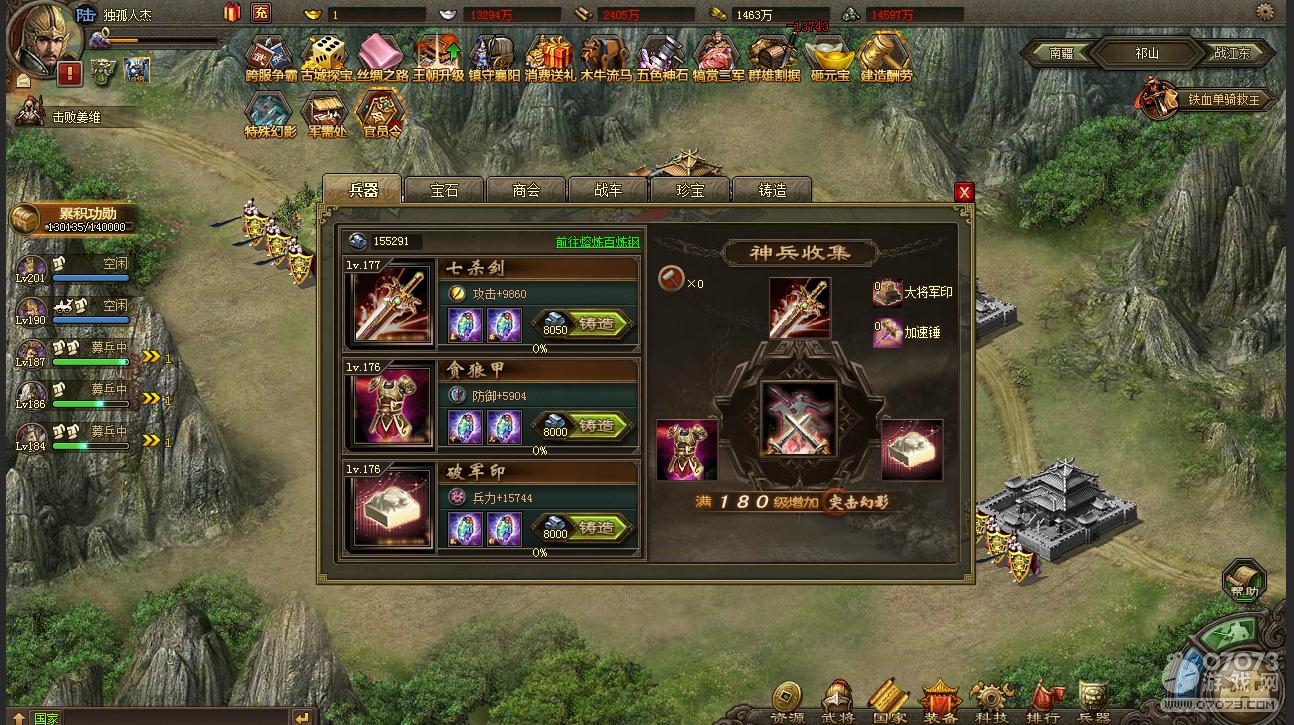Open the 科技 menu on the bottom bar

[x=990, y=703]
